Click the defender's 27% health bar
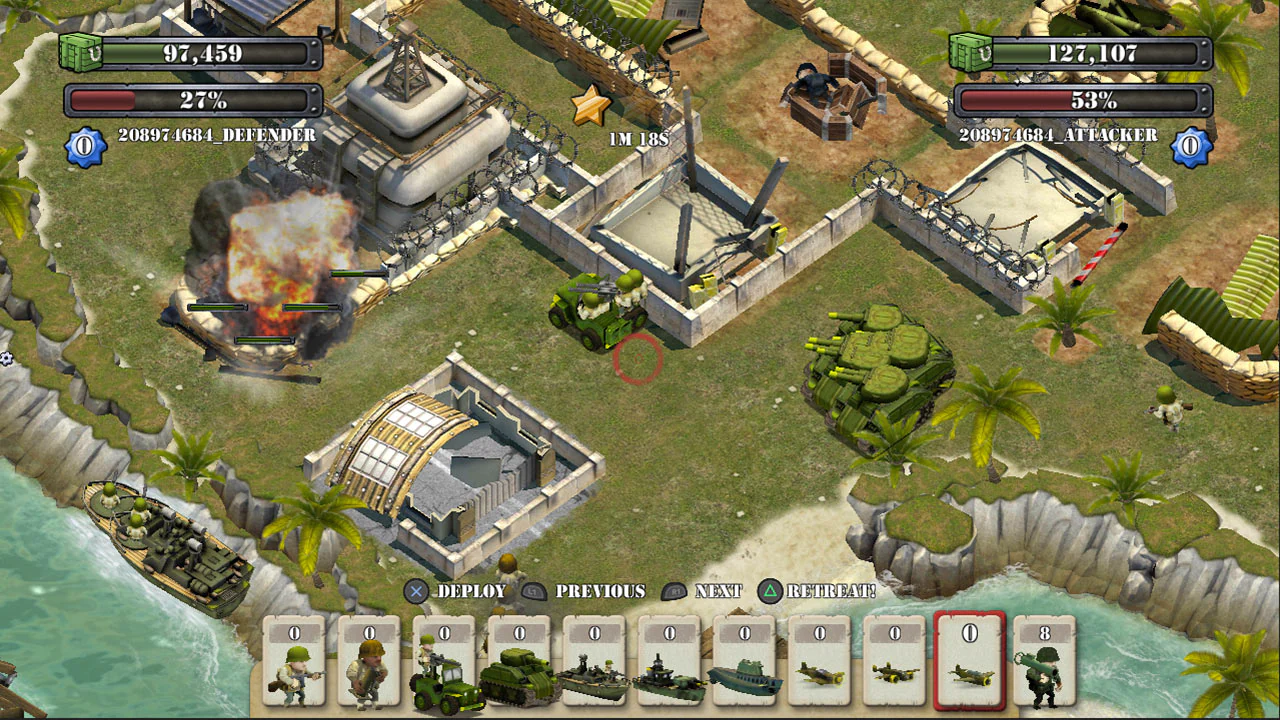1280x720 pixels. (188, 99)
